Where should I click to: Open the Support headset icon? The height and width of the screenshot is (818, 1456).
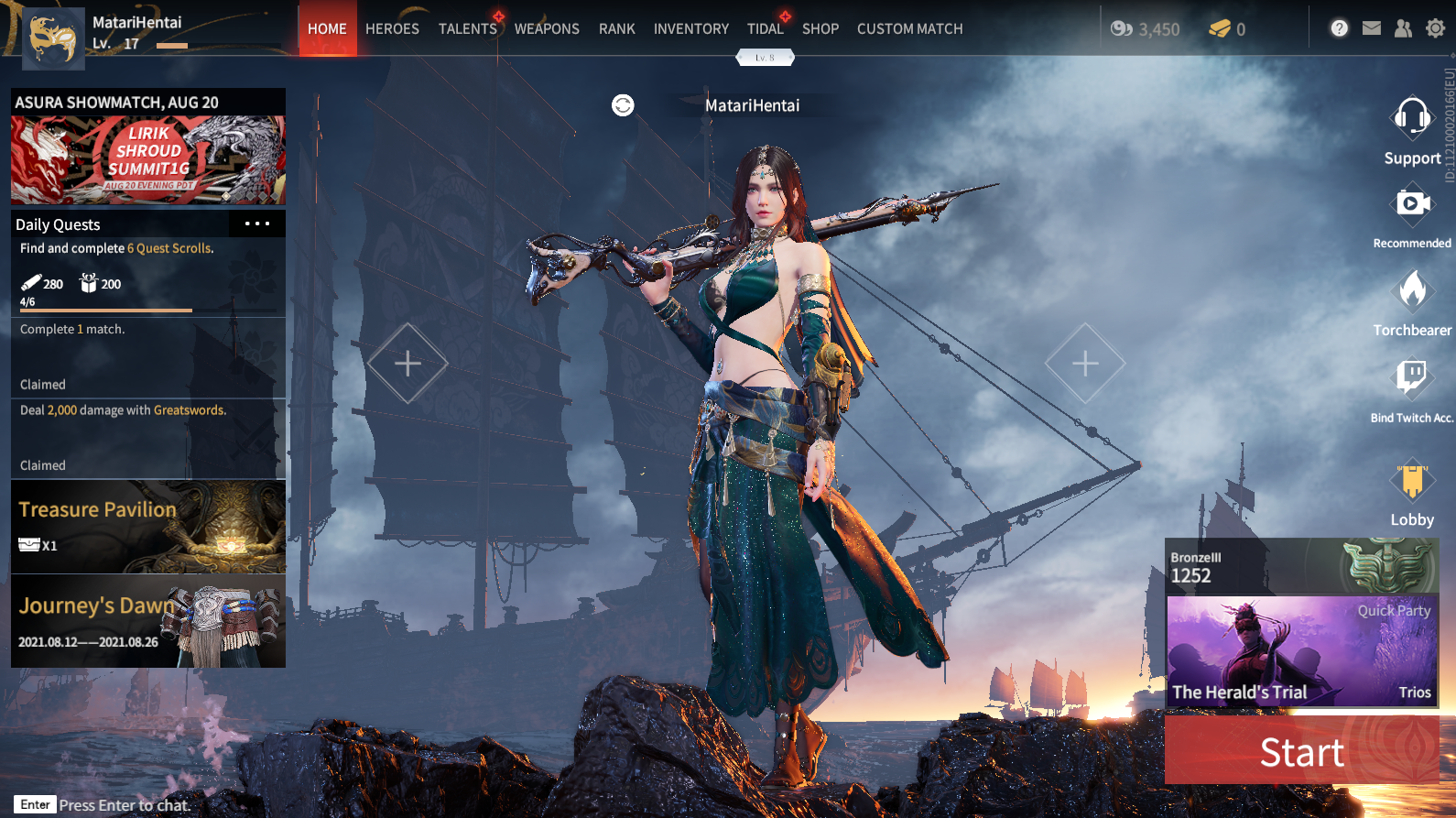pos(1411,119)
